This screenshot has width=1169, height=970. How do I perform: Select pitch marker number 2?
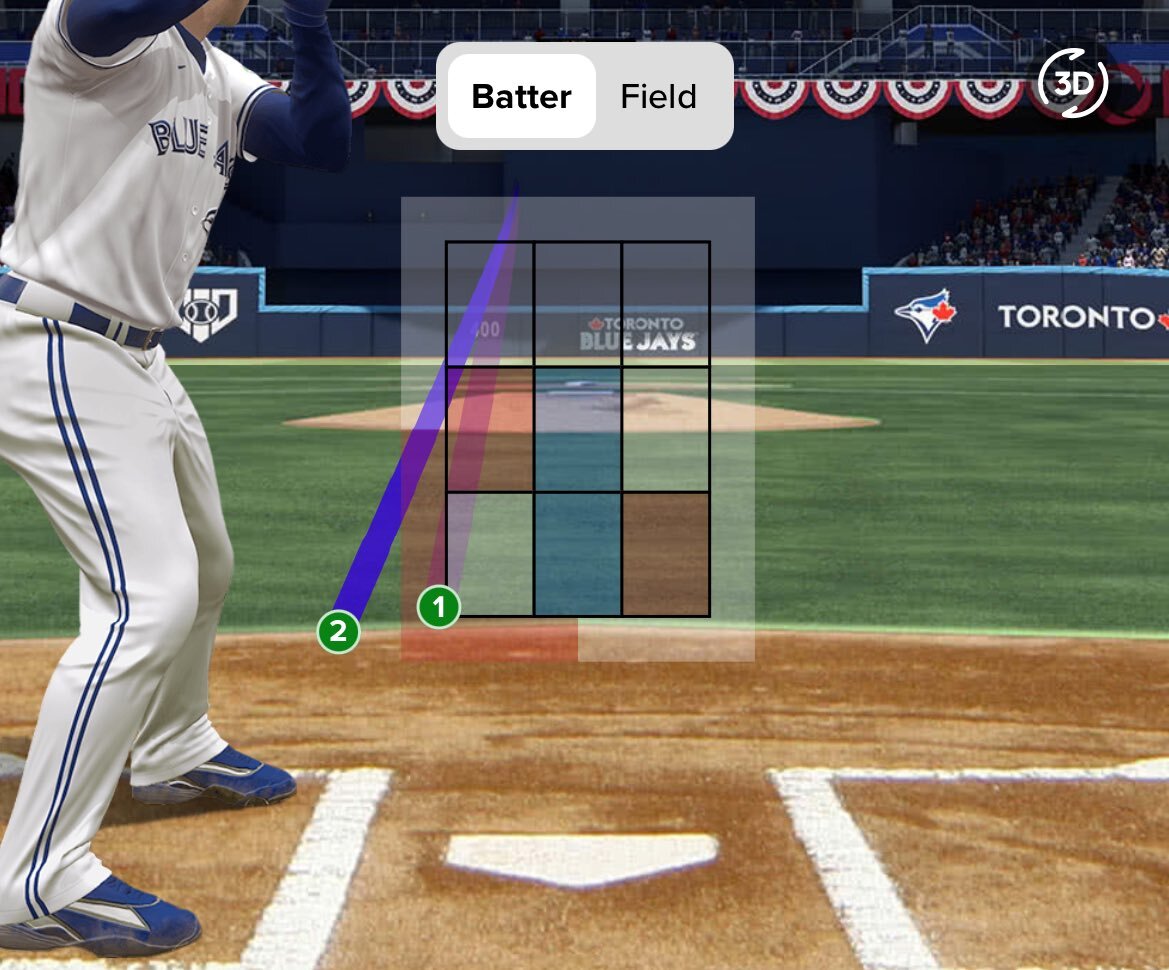(x=338, y=631)
